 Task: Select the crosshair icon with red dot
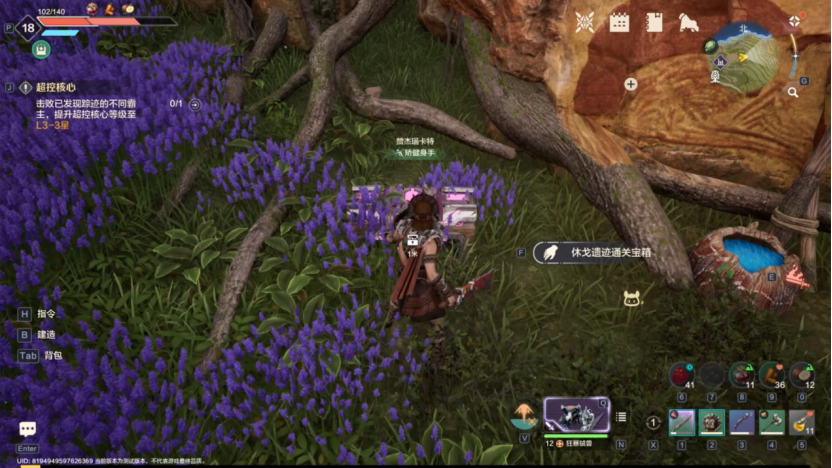(794, 20)
